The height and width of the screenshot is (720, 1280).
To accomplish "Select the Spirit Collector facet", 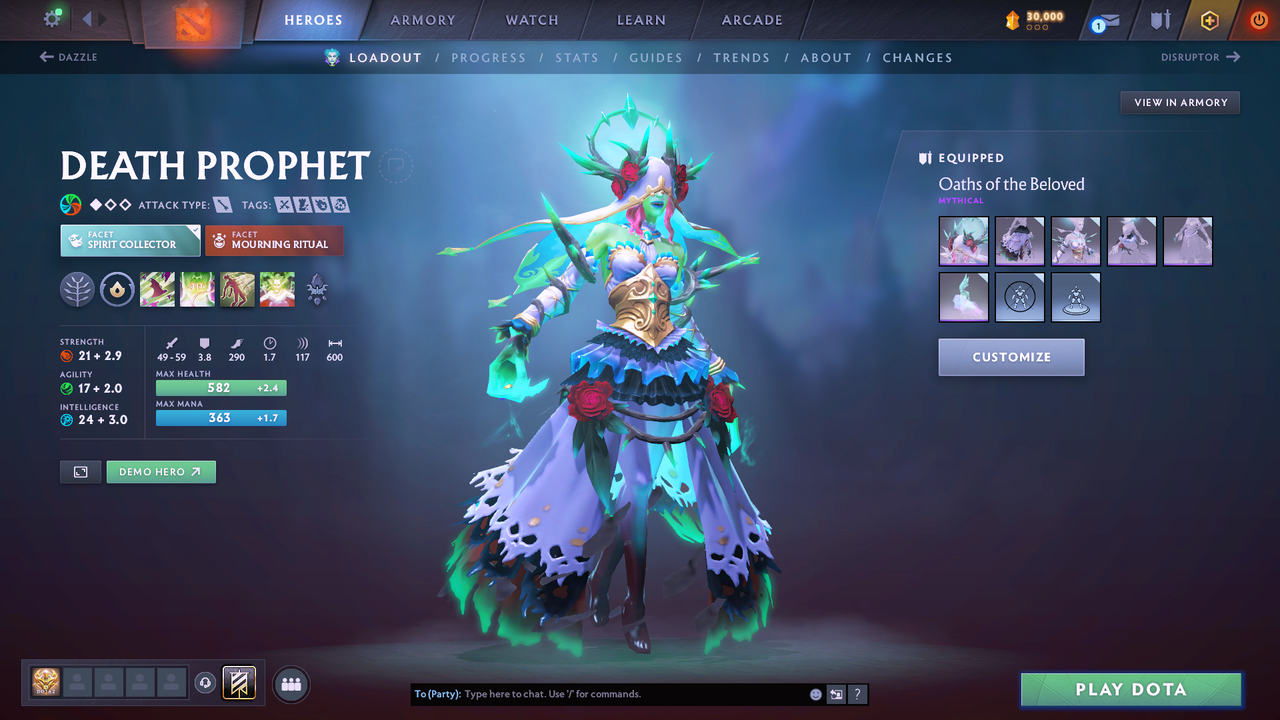I will 129,240.
